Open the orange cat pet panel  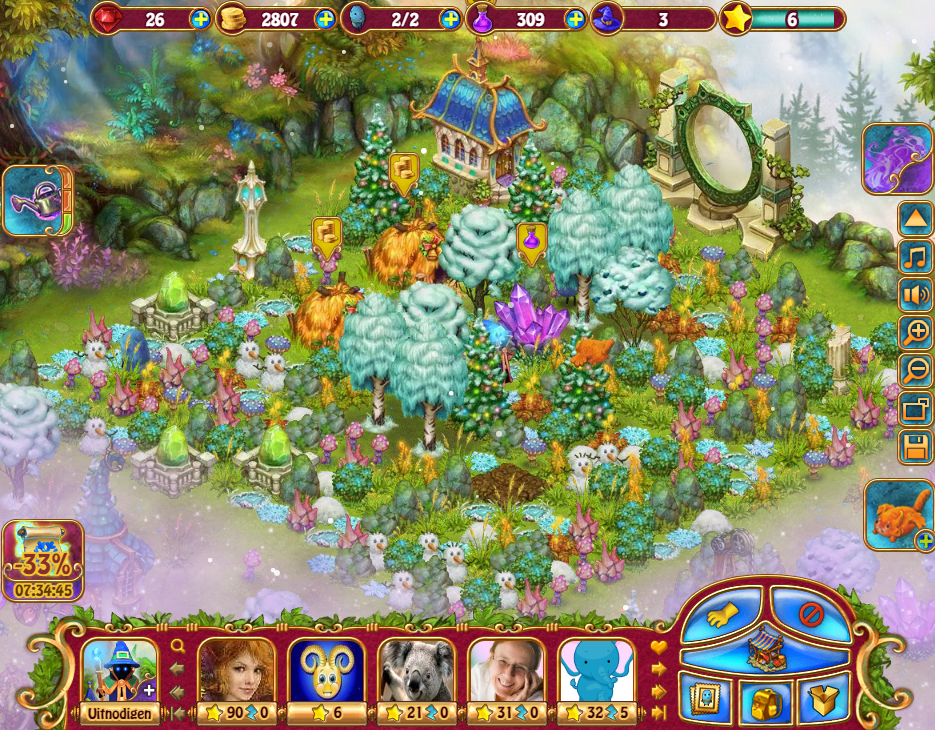[x=897, y=515]
